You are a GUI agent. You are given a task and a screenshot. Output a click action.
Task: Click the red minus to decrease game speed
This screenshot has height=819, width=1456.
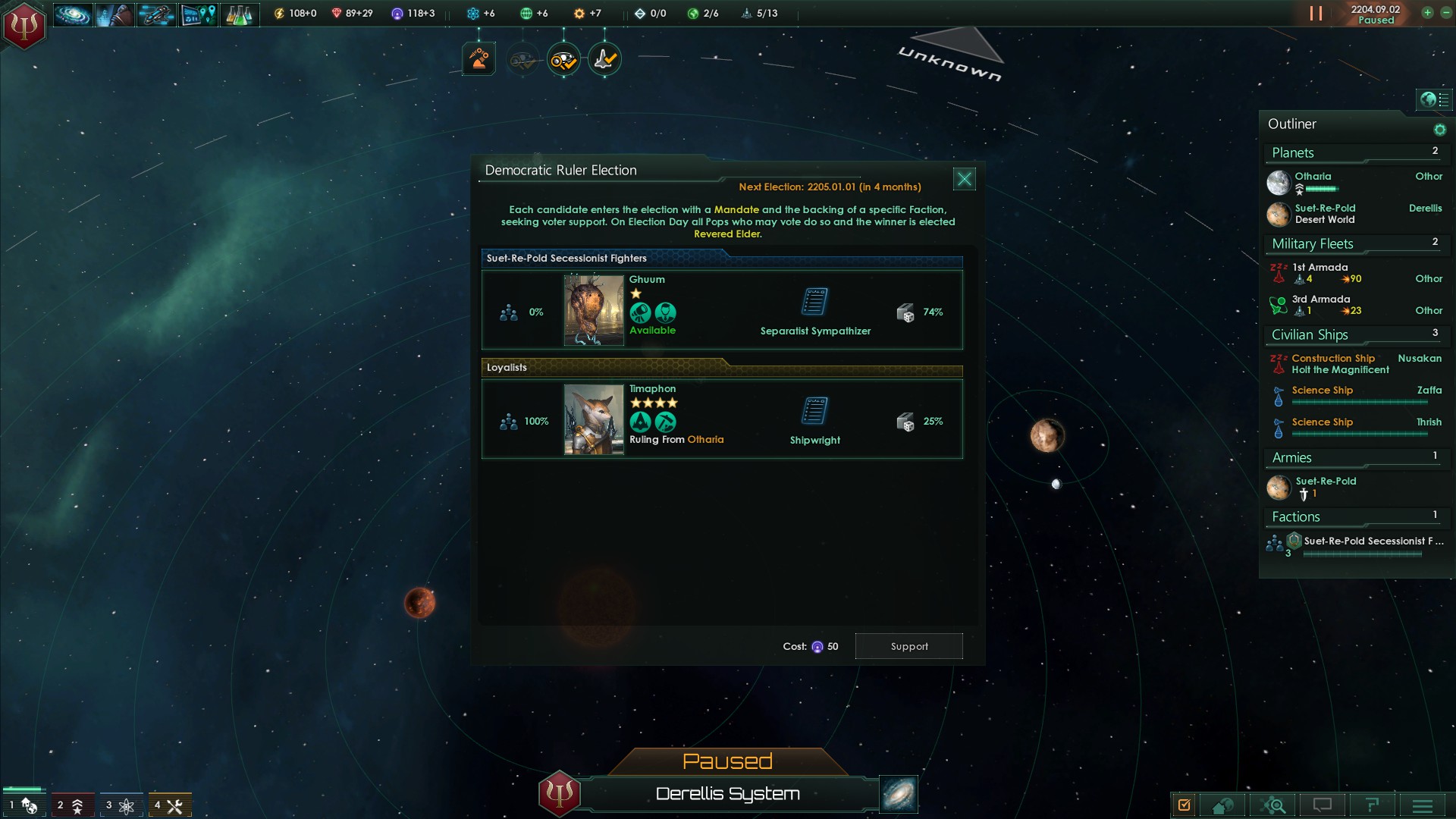tap(1445, 12)
